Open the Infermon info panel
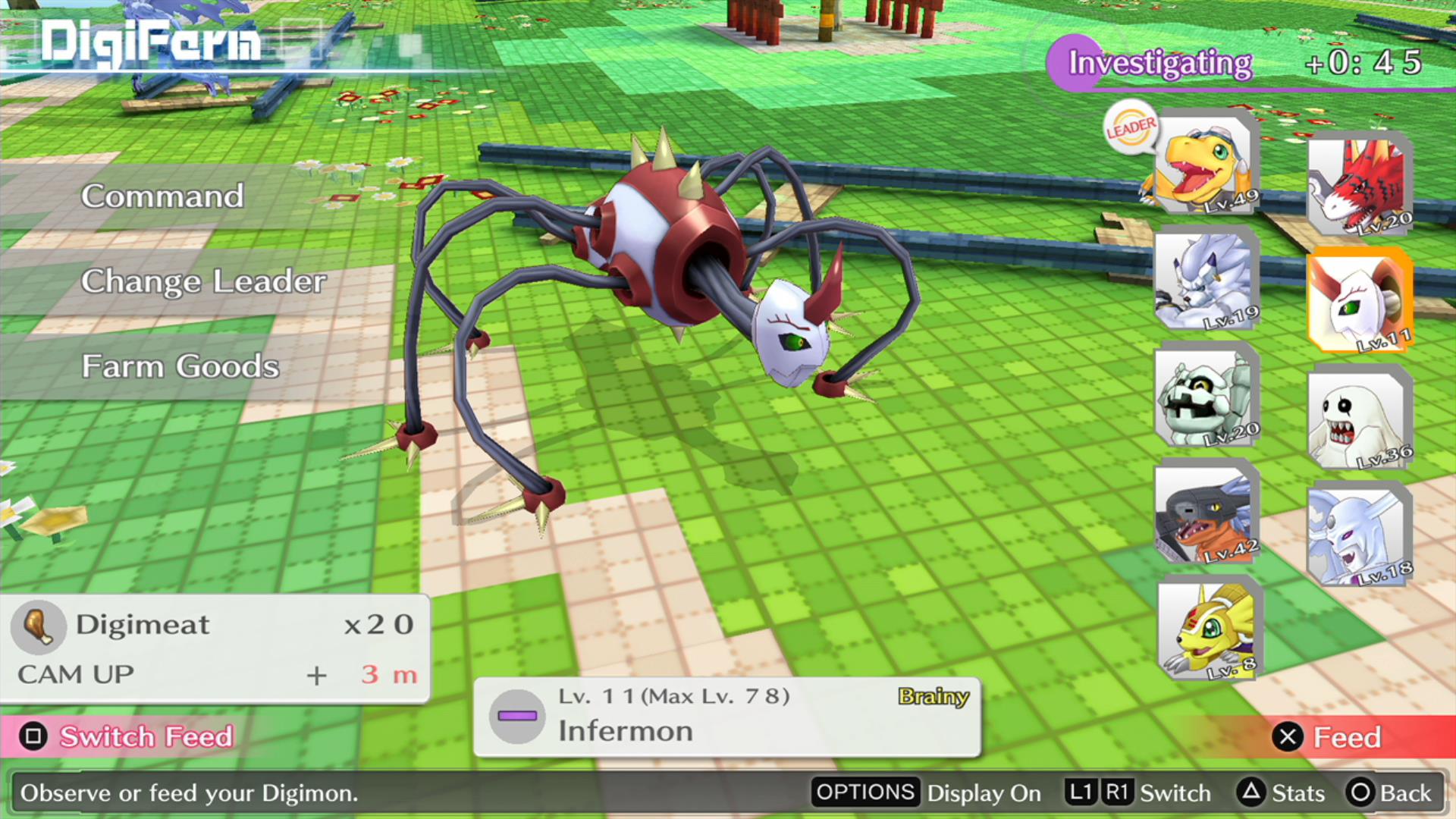This screenshot has width=1456, height=819. point(726,716)
